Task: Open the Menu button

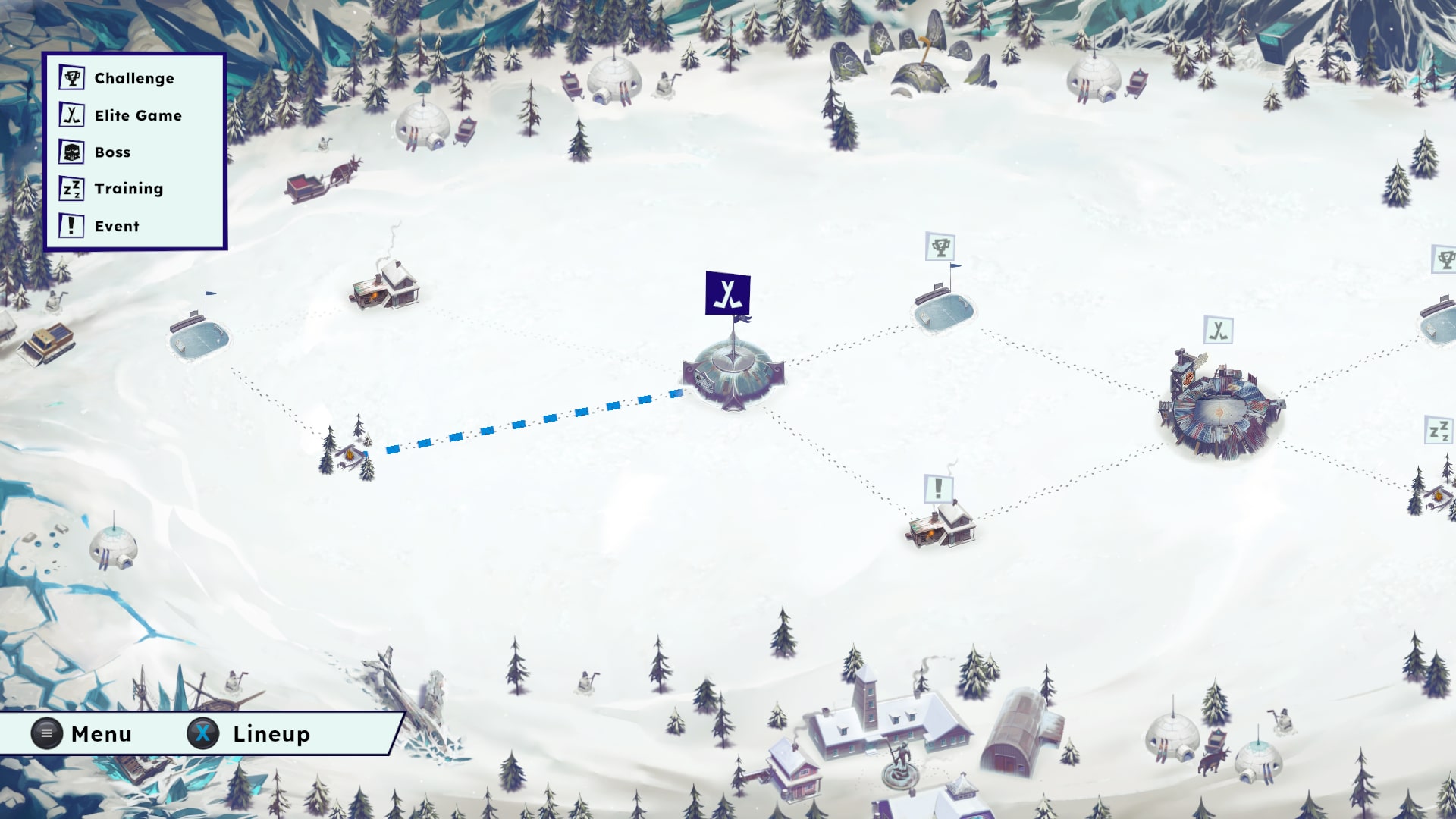Action: pos(82,733)
